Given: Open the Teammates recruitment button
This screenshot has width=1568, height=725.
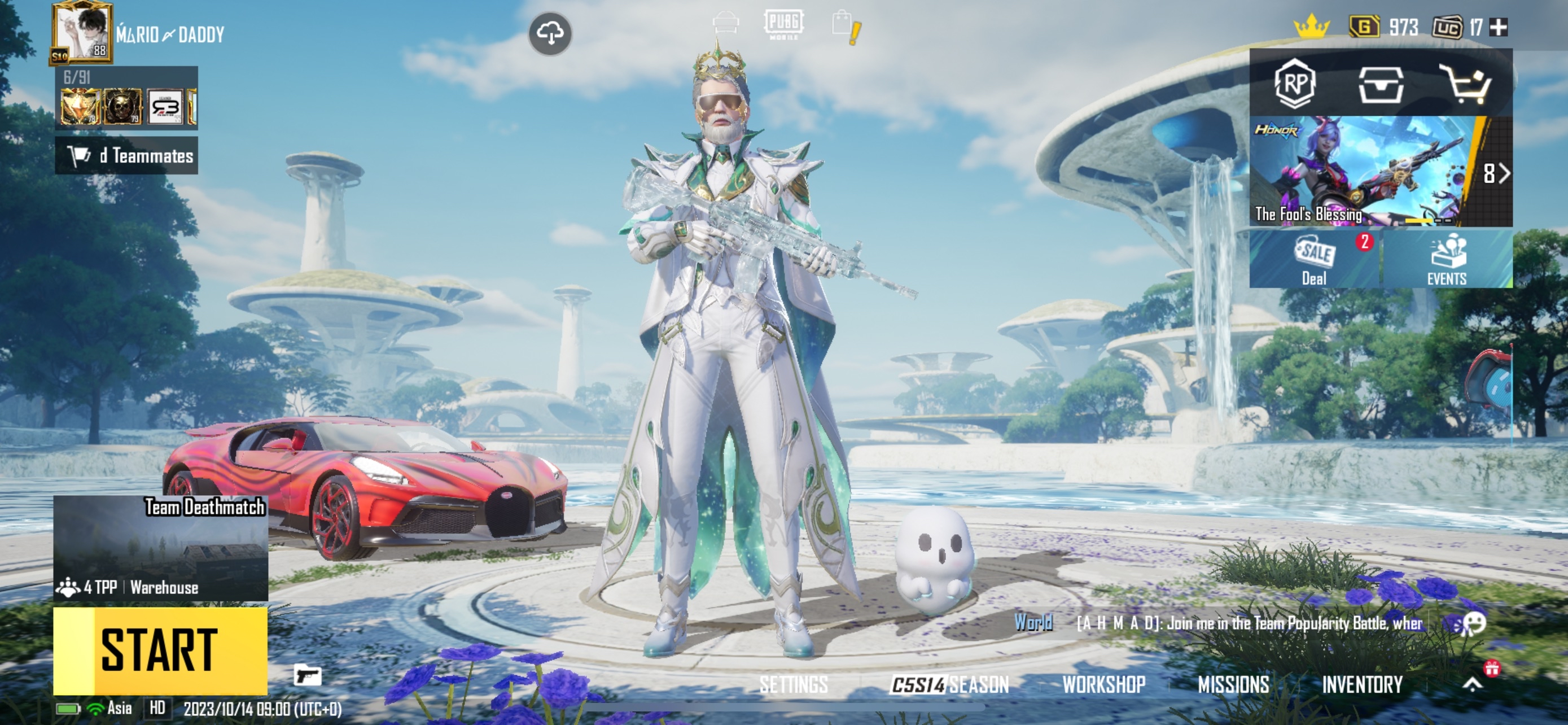Looking at the screenshot, I should pos(126,156).
